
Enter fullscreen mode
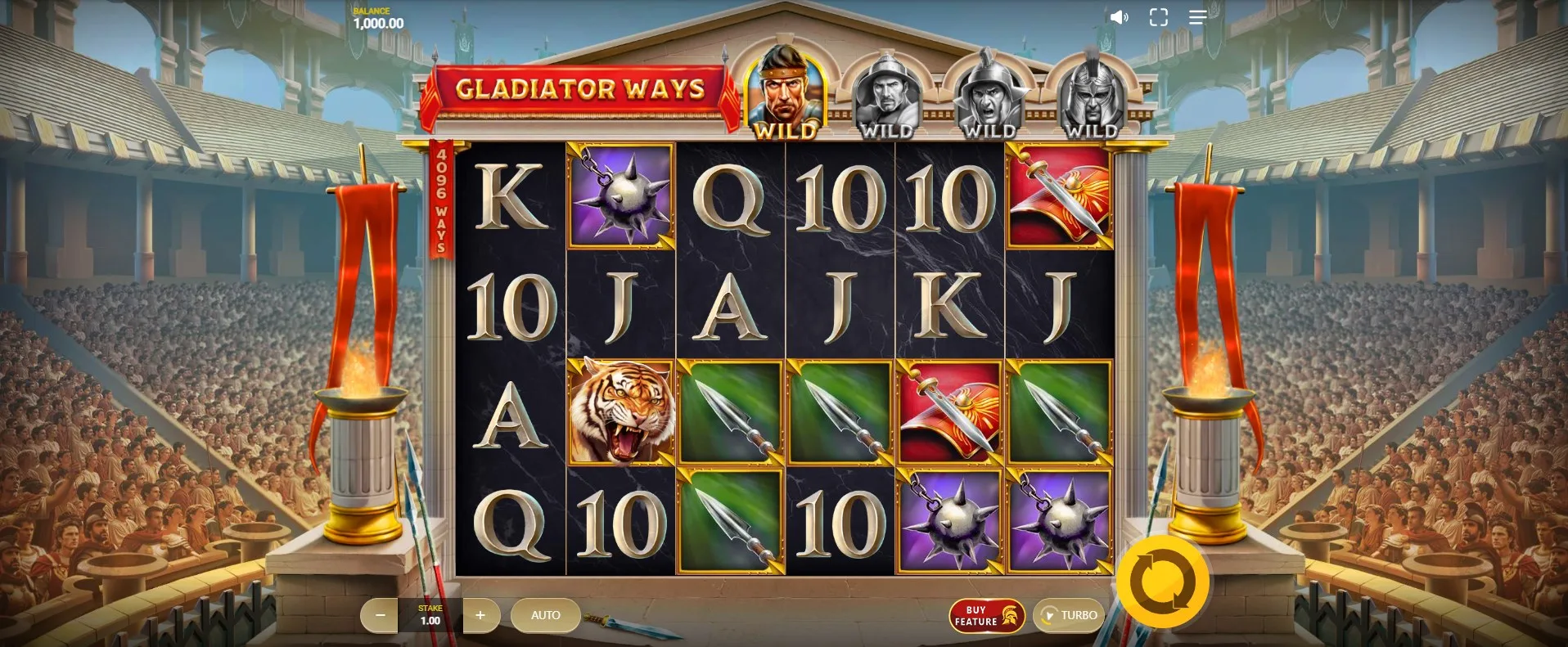pos(1158,17)
